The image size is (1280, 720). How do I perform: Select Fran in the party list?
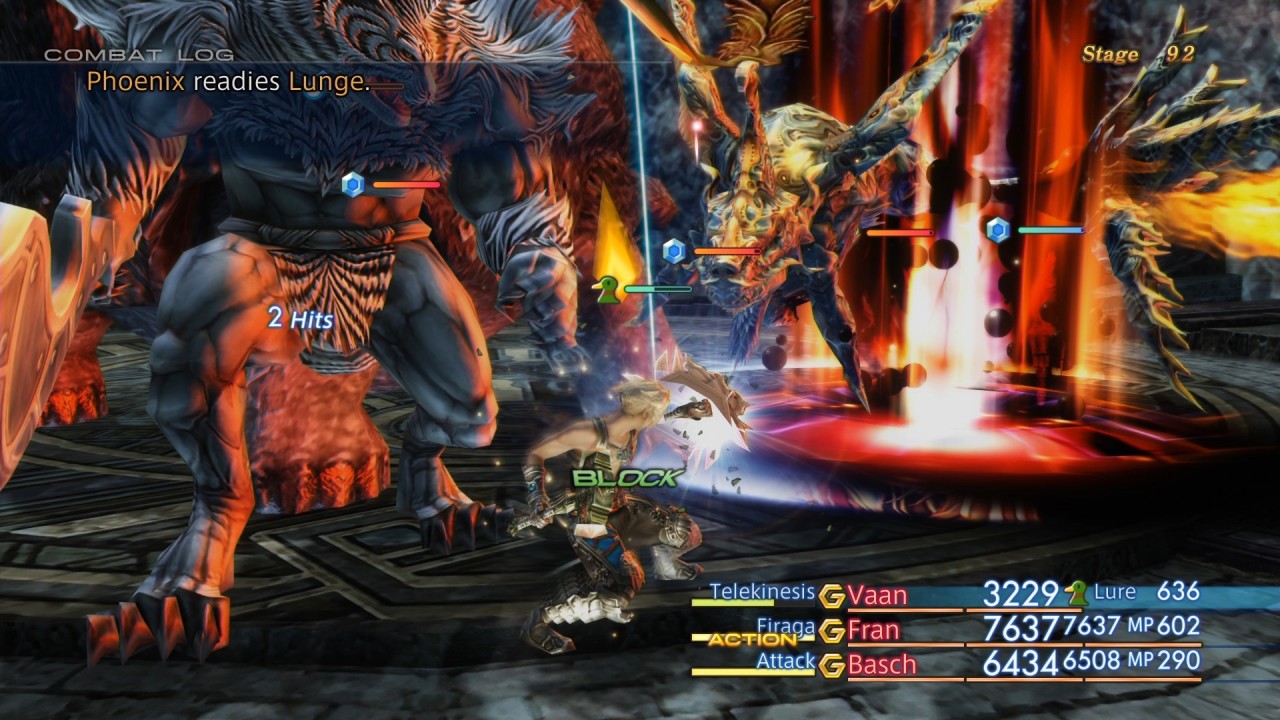click(x=874, y=630)
